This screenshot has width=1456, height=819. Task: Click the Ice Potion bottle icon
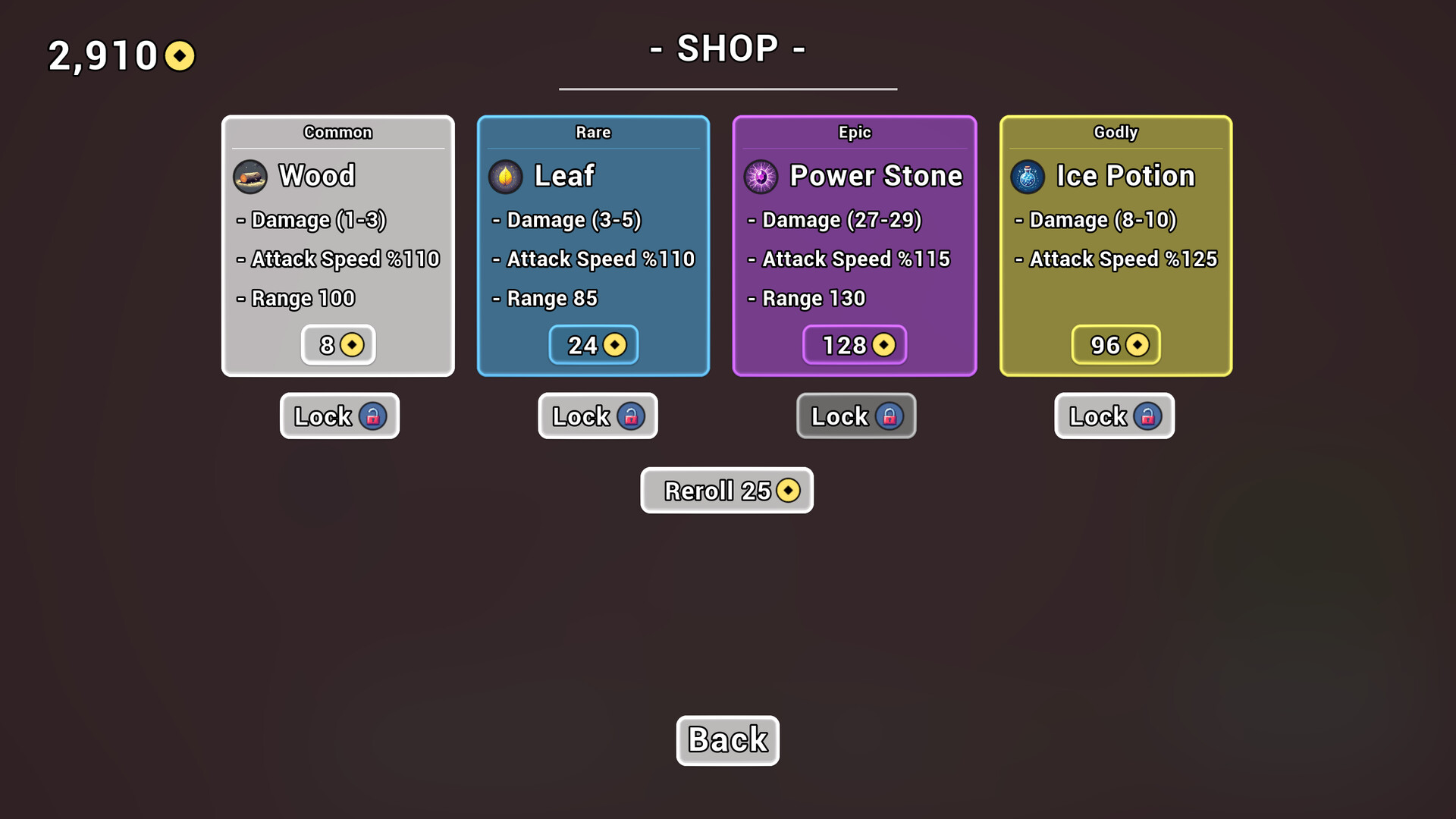click(1028, 176)
